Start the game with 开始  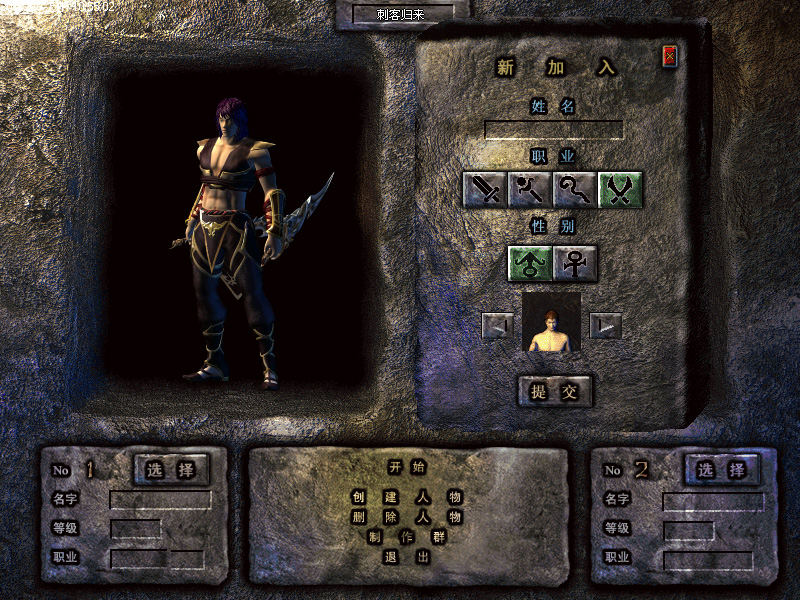click(x=407, y=467)
